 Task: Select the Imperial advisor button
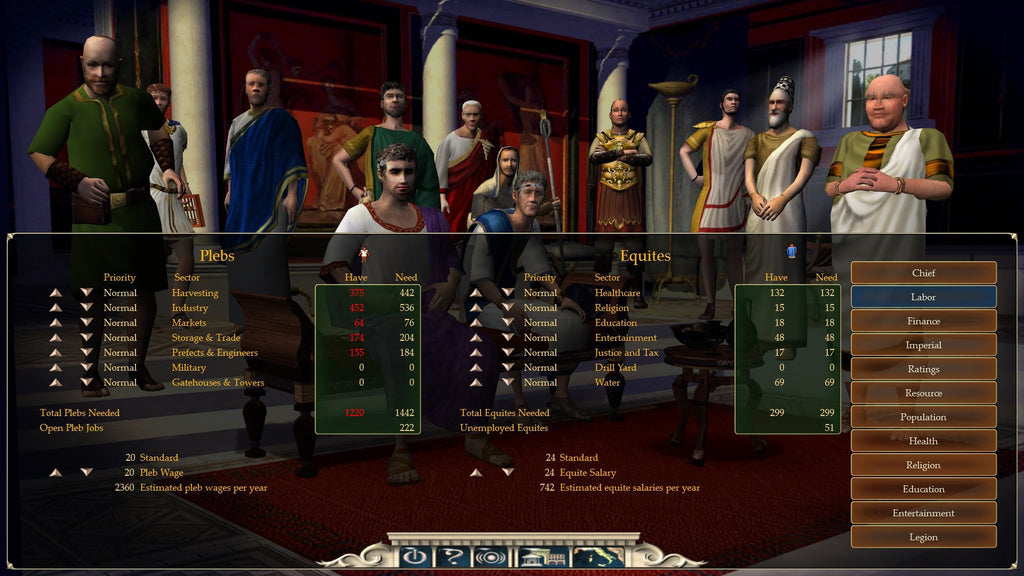pos(923,345)
